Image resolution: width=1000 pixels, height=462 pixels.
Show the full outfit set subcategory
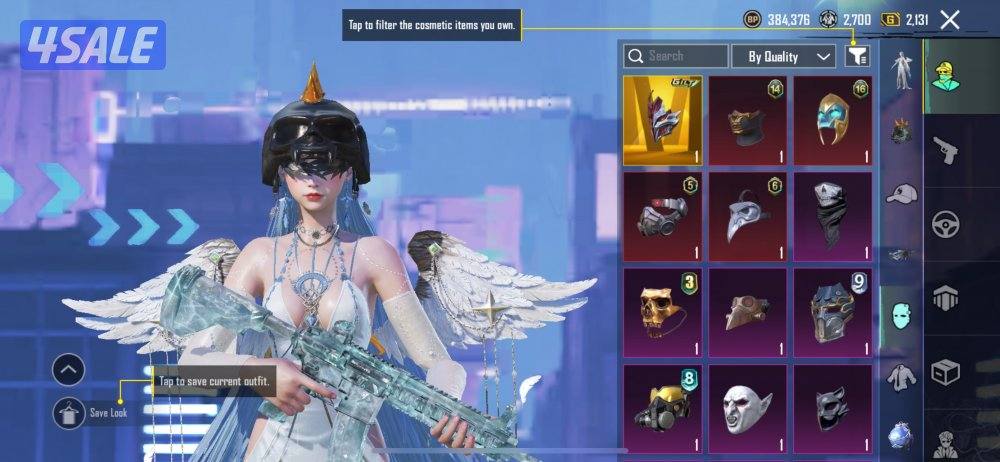pos(902,72)
